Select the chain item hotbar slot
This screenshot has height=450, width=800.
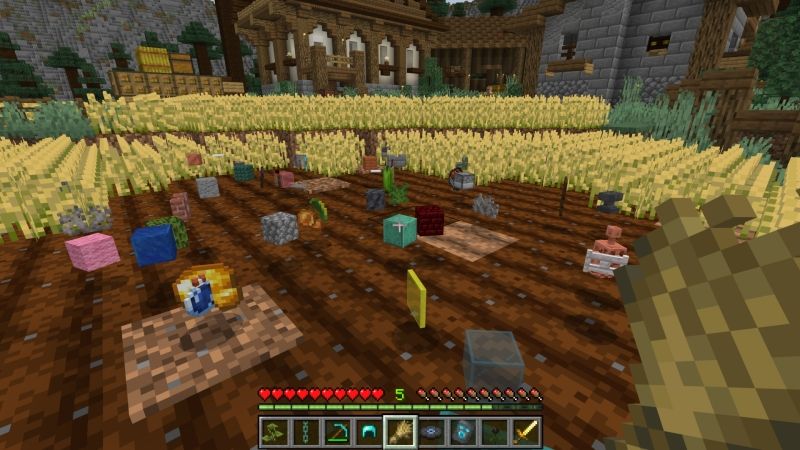coord(305,432)
